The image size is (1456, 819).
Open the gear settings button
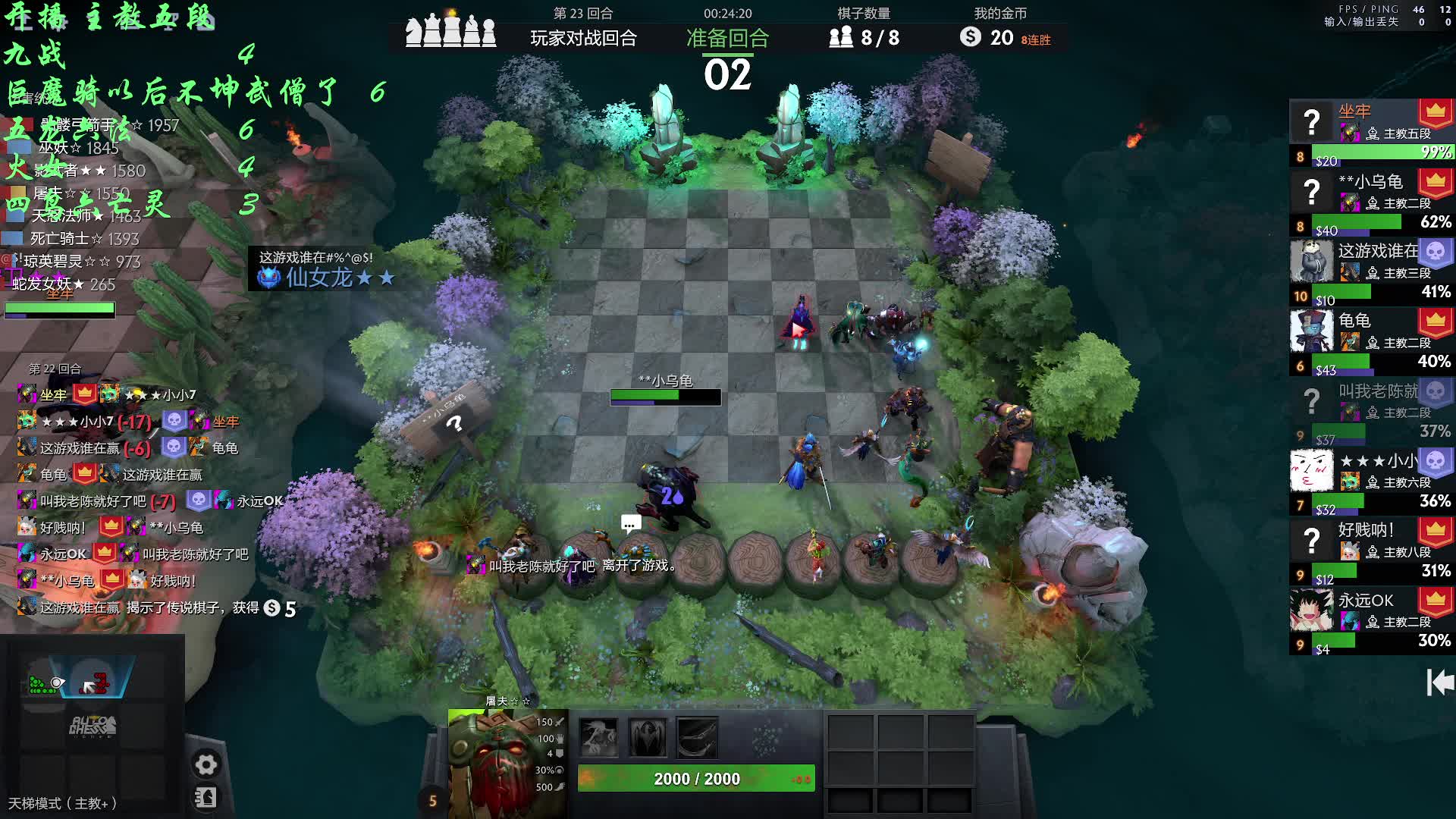[x=206, y=764]
